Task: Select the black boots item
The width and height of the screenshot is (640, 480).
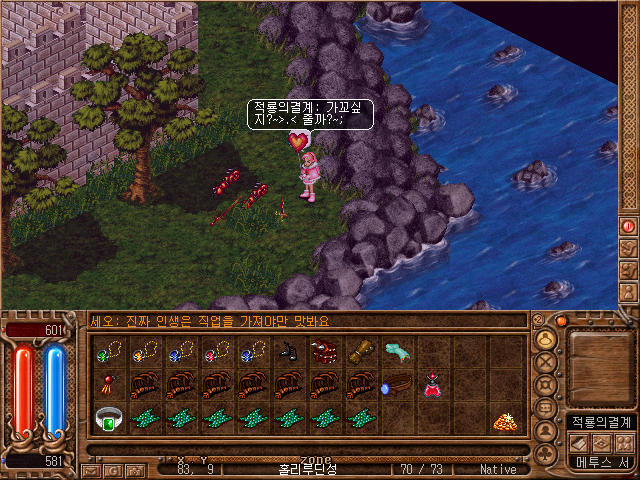Action: tap(288, 351)
